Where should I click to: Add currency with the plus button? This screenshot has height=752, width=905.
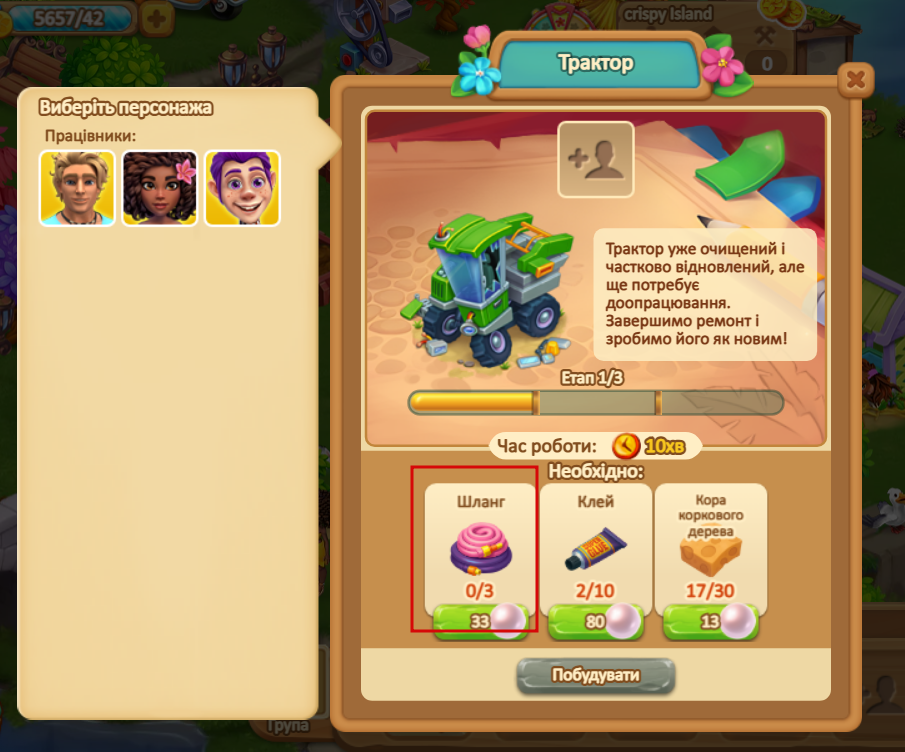(155, 17)
